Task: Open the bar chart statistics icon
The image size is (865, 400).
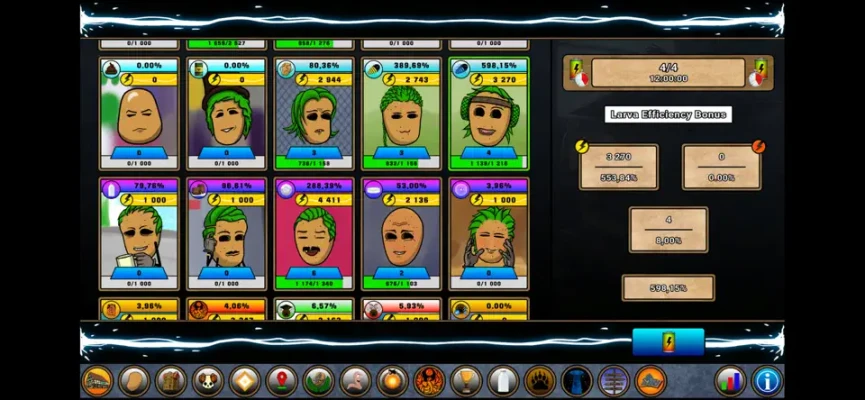Action: 730,381
